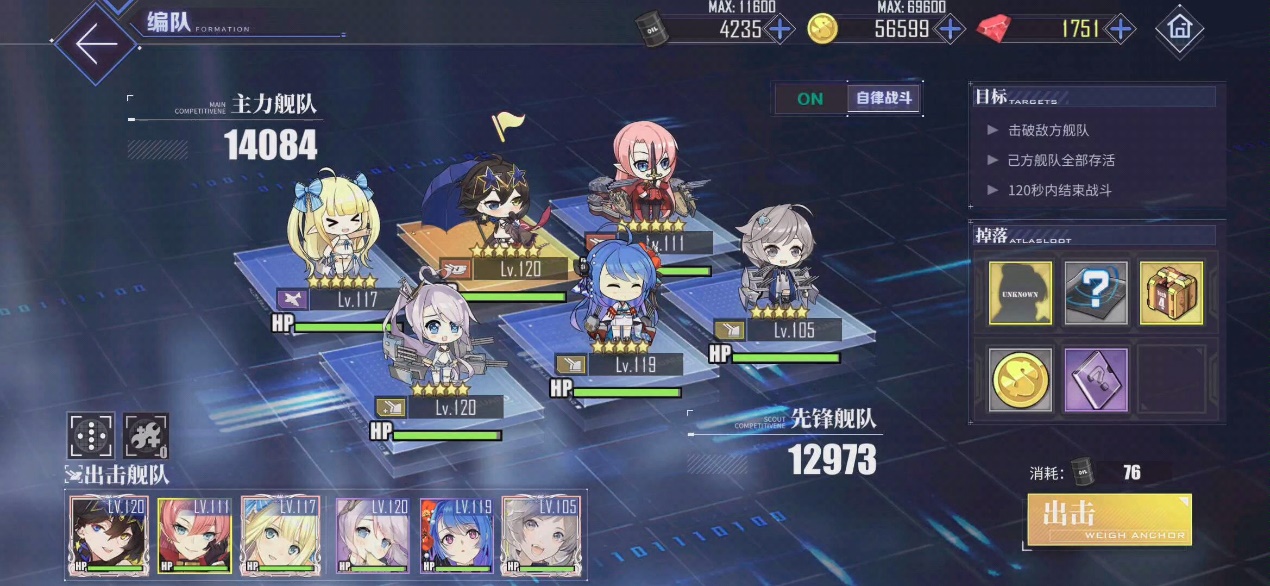
Task: Launch the sortie with 出击 button
Action: (1109, 519)
